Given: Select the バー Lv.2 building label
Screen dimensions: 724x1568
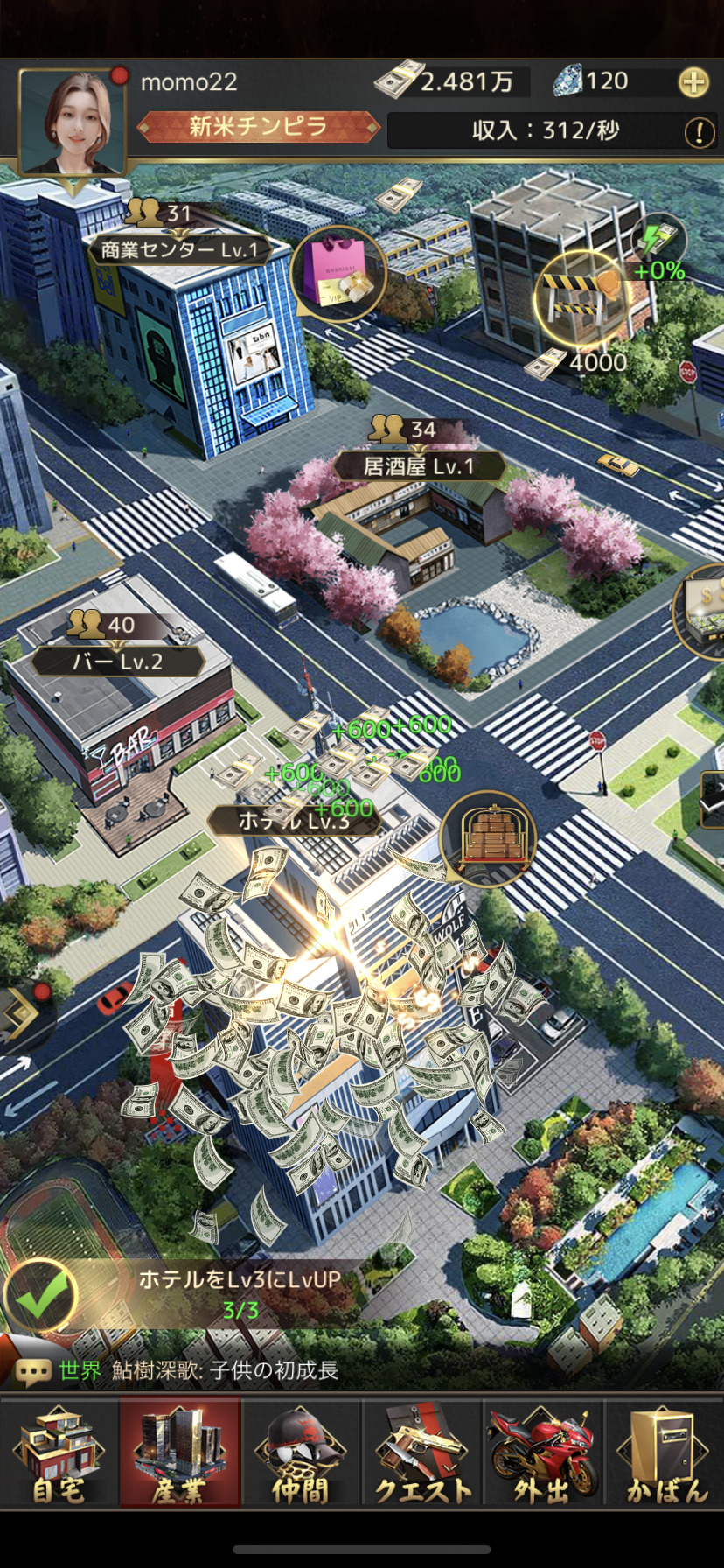Looking at the screenshot, I should [117, 661].
